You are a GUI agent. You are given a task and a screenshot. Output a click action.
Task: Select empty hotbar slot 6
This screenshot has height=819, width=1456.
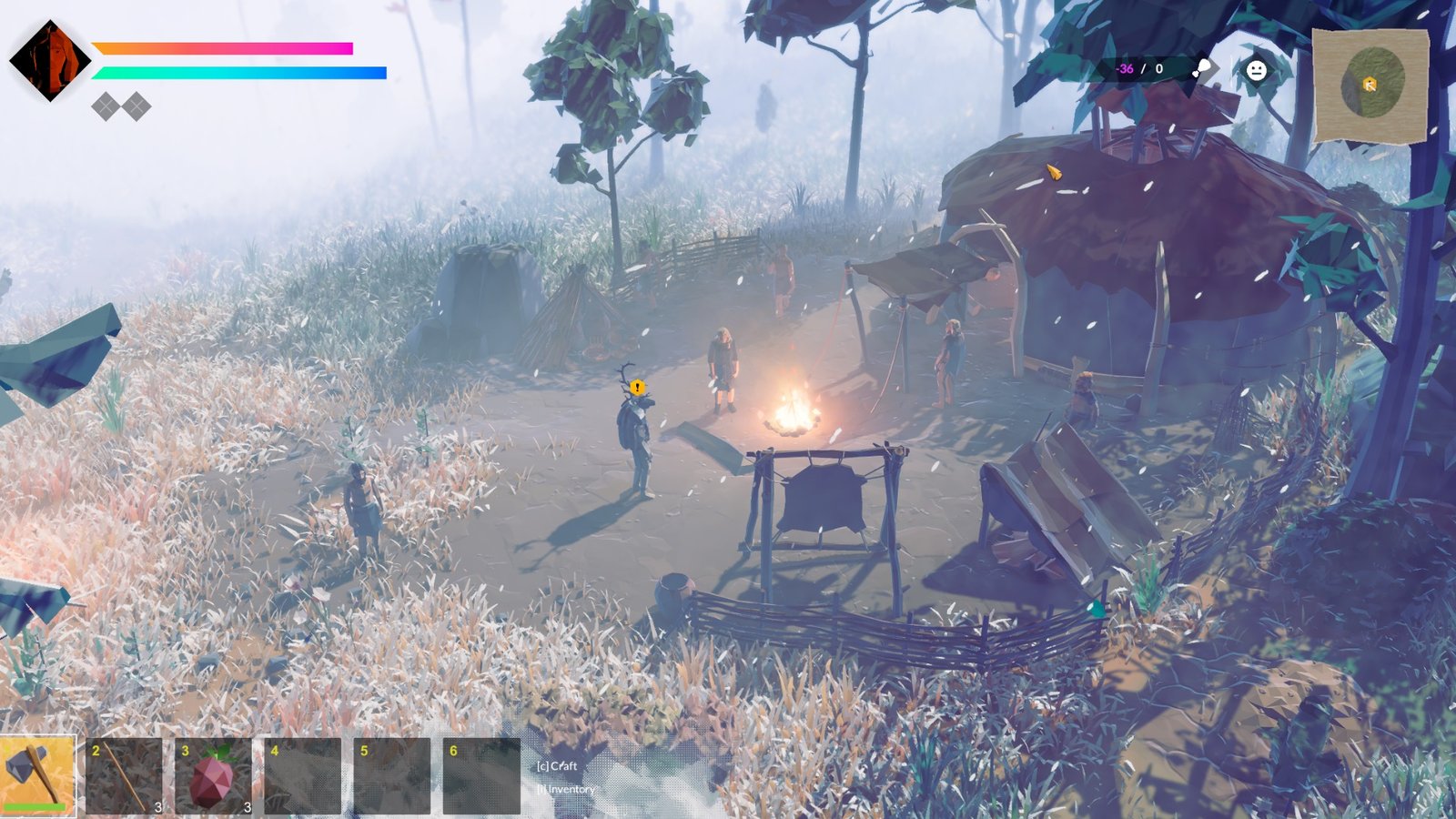478,778
